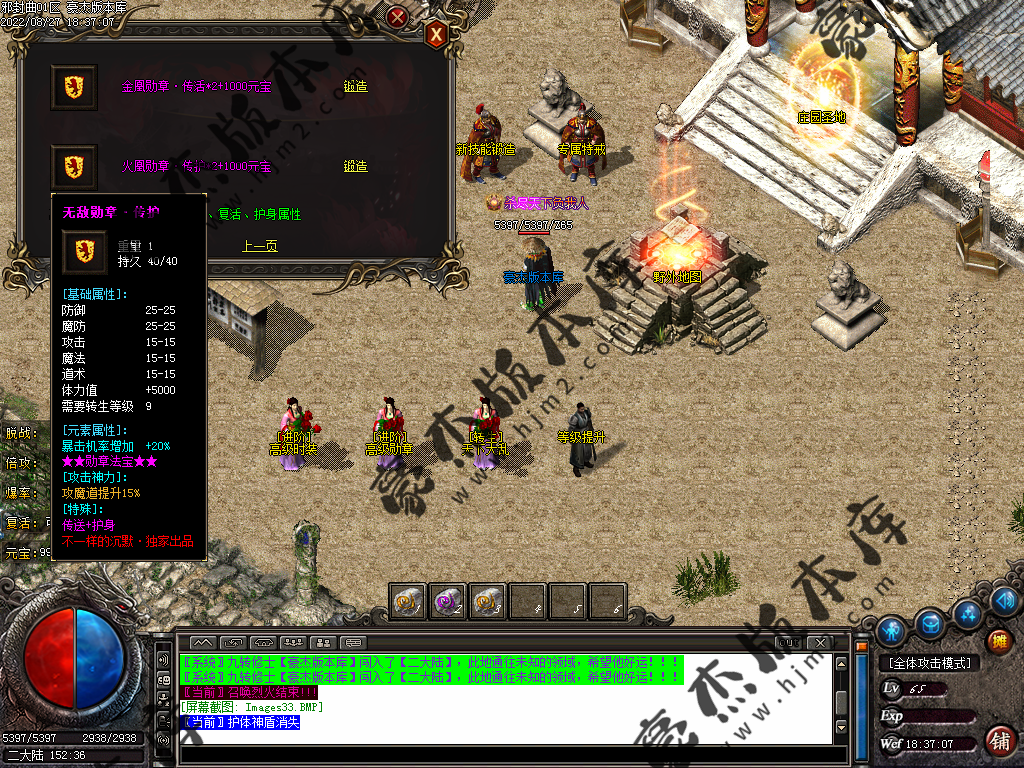
Task: Close the chat window with its X
Action: pos(821,641)
